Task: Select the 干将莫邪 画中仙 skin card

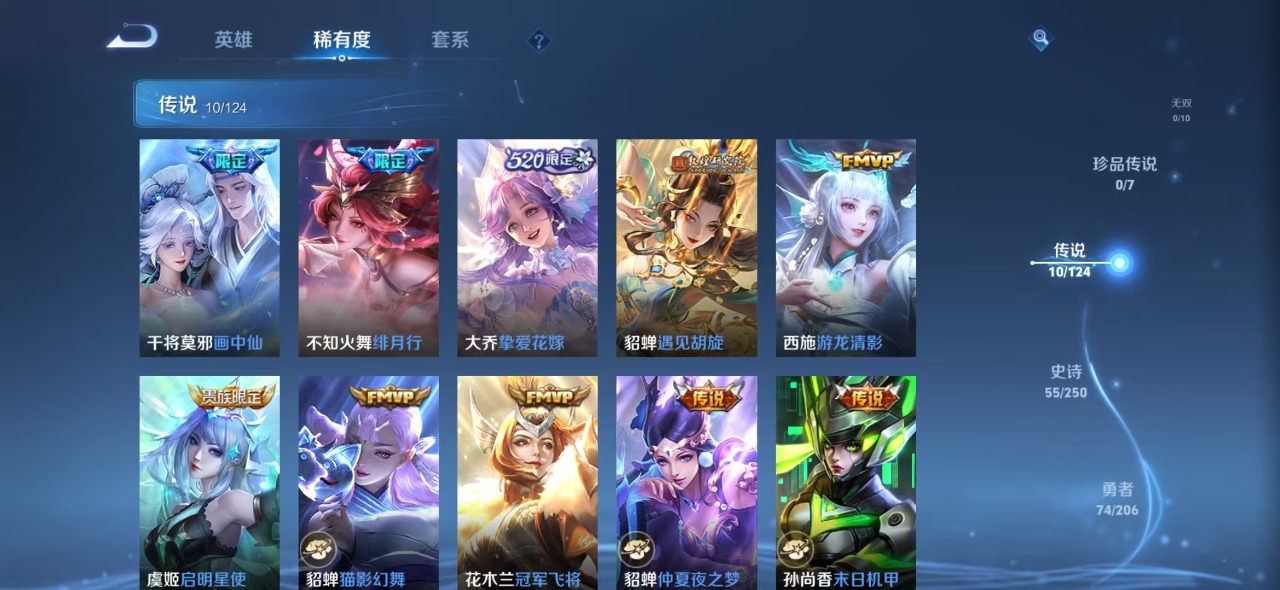Action: click(209, 247)
